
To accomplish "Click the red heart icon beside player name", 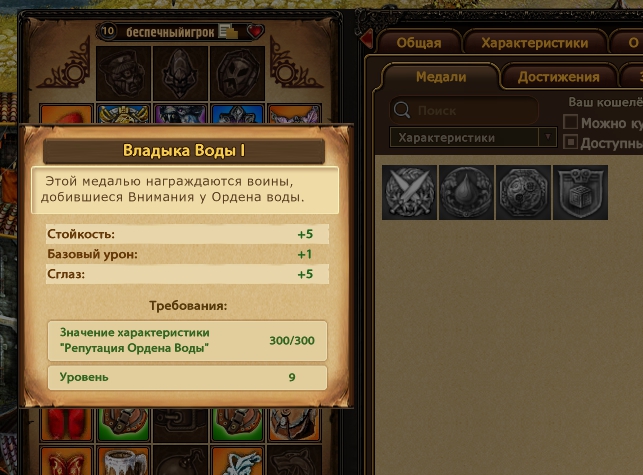I will [255, 32].
